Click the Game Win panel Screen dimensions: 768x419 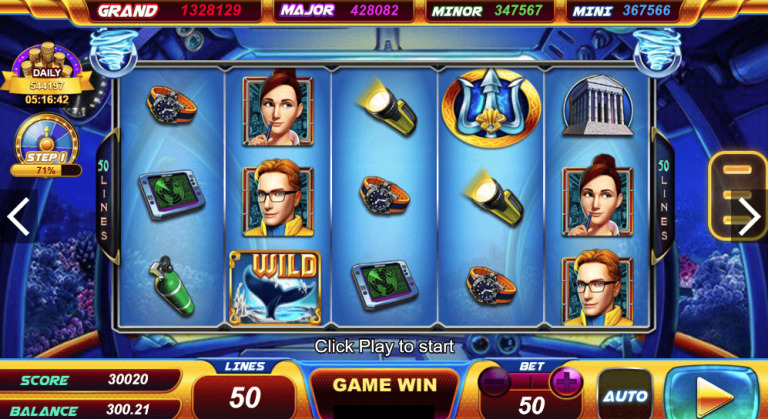pos(384,386)
